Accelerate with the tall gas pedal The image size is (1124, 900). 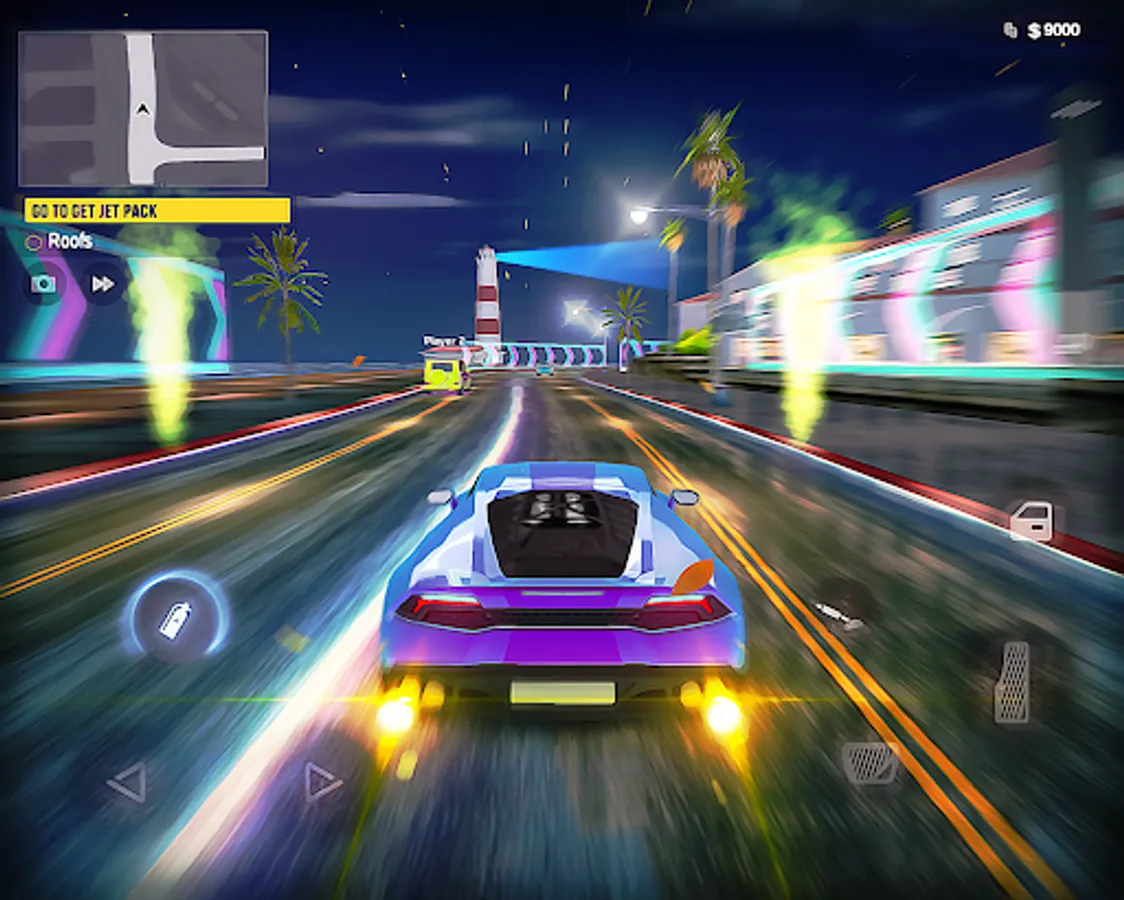1012,682
